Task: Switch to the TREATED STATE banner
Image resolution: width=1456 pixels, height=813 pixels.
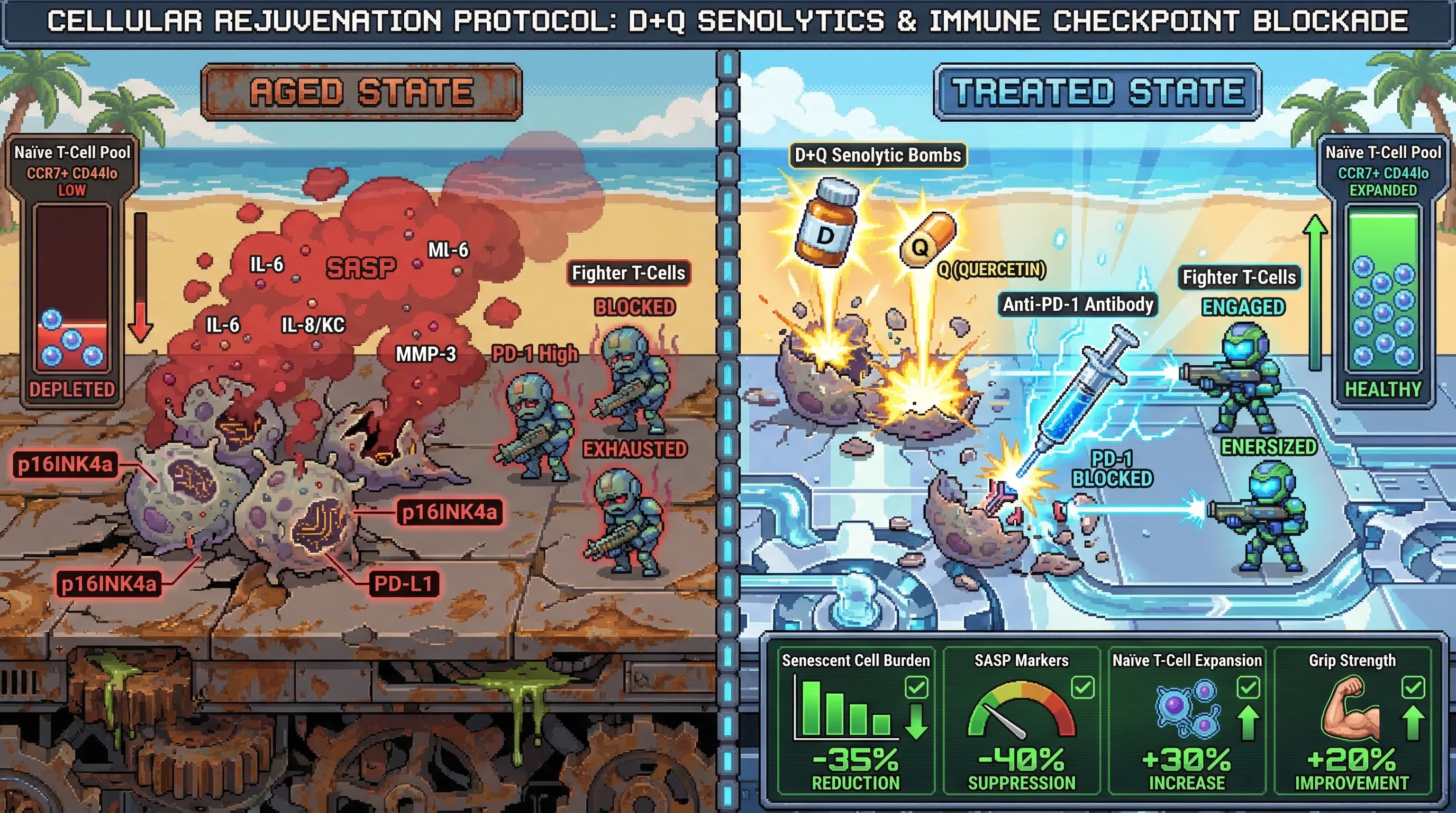Action: point(1097,92)
